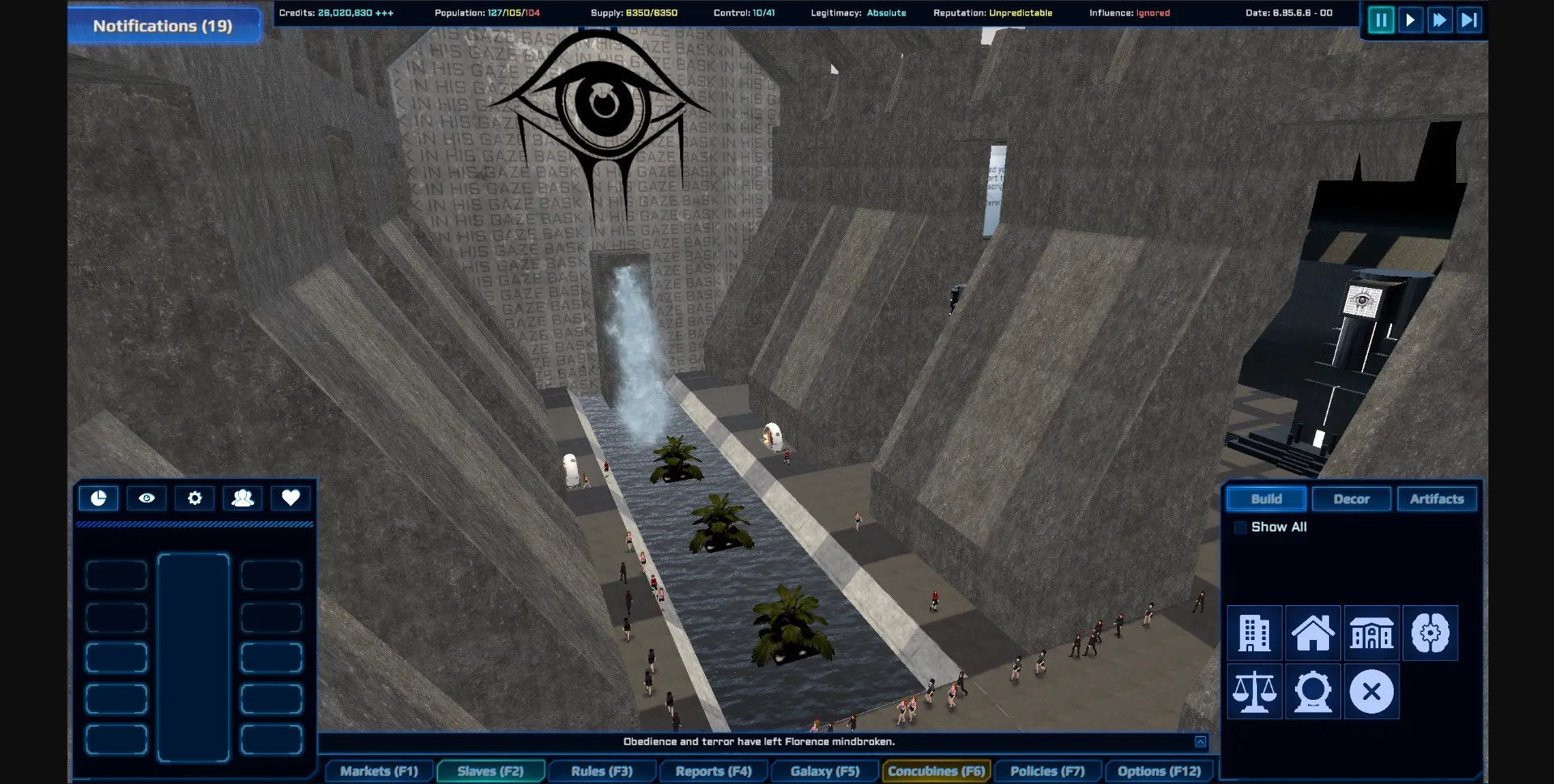Click the group of people icon
Viewport: 1554px width, 784px height.
click(243, 498)
